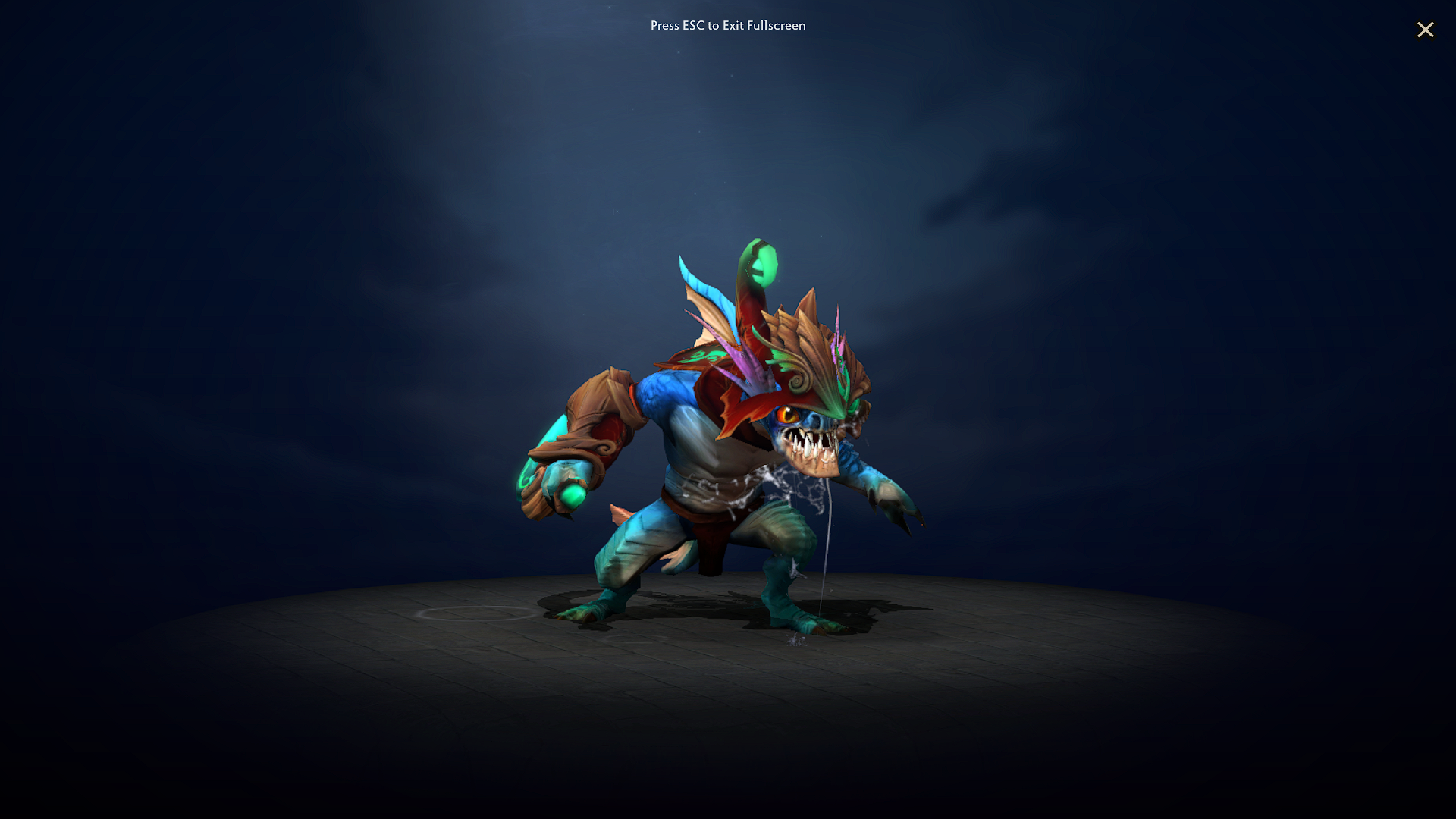Click the X icon in the top-right corner
1456x819 pixels.
(x=1426, y=30)
